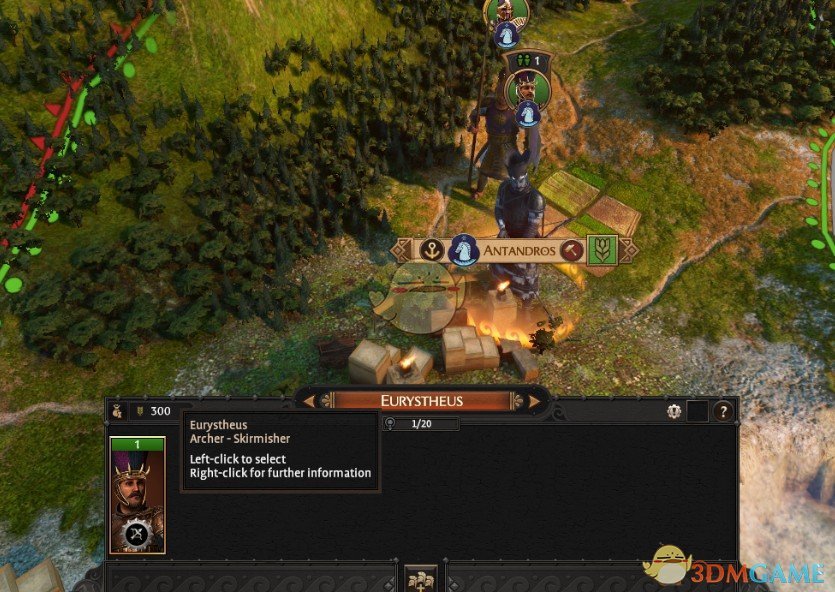
Task: Cycle to the next army with right arrow
Action: point(534,401)
